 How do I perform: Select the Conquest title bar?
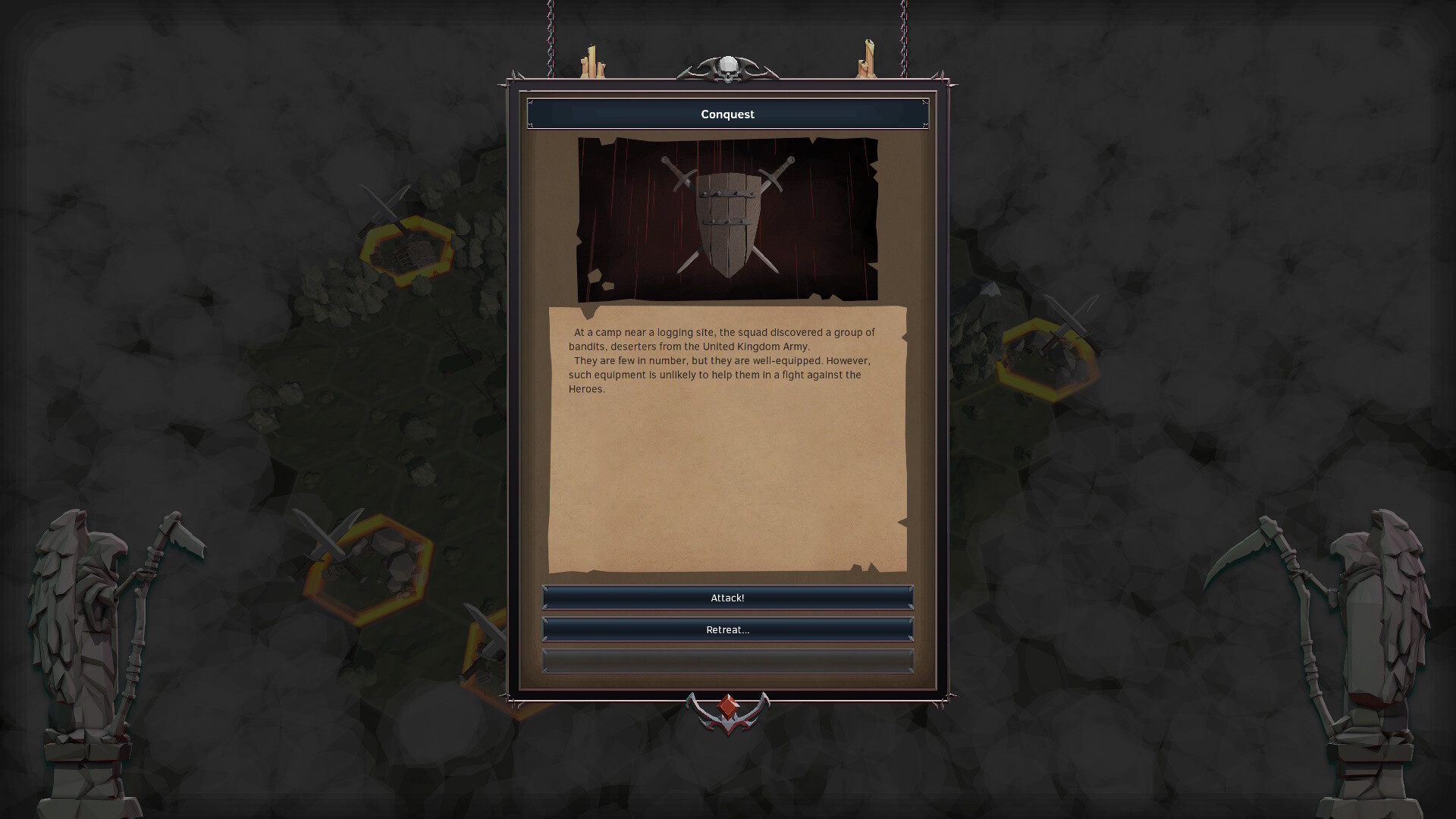(x=727, y=114)
